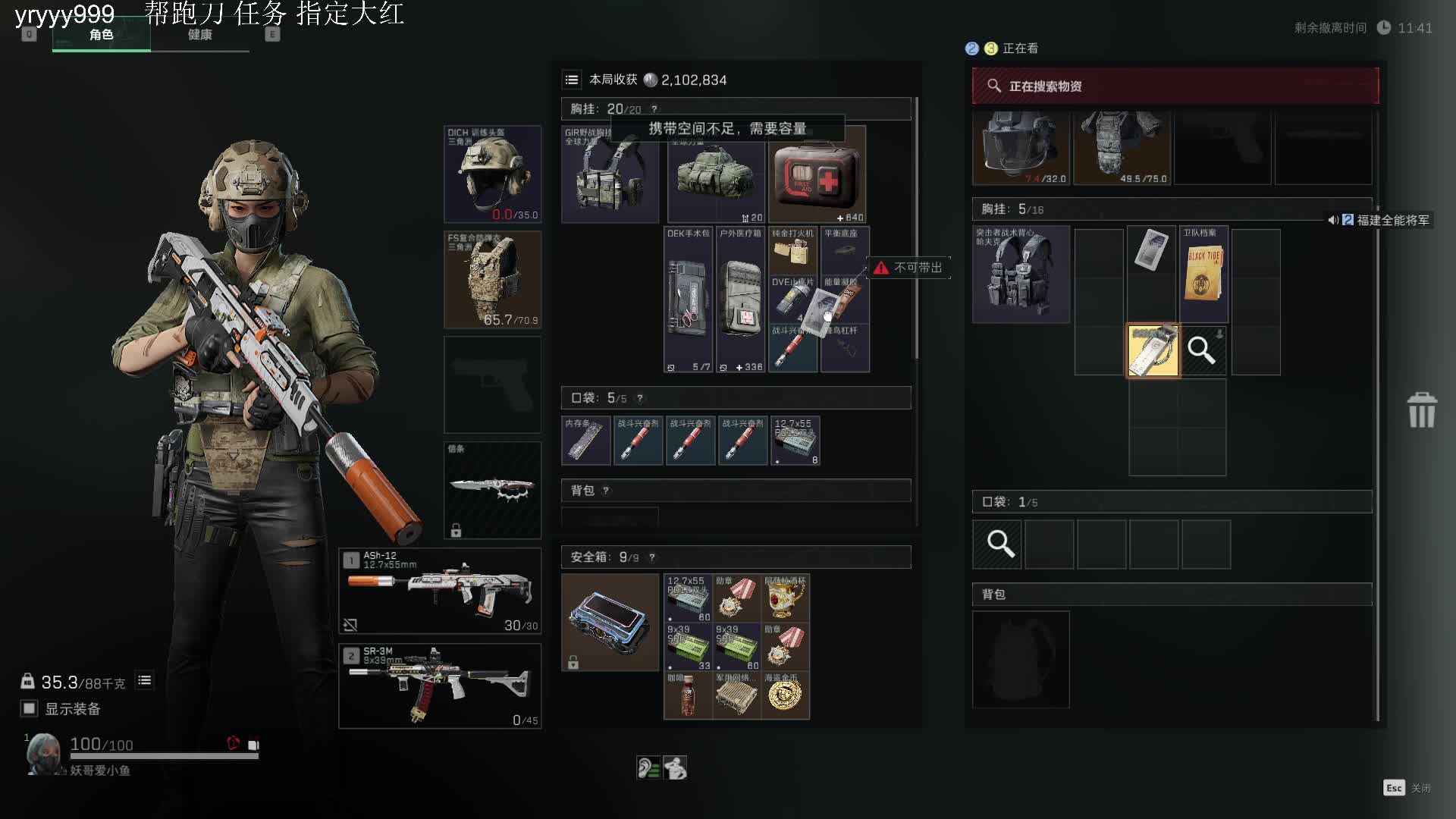Take the 卫队档案 Black Tide file
The width and height of the screenshot is (1456, 819).
coord(1203,275)
